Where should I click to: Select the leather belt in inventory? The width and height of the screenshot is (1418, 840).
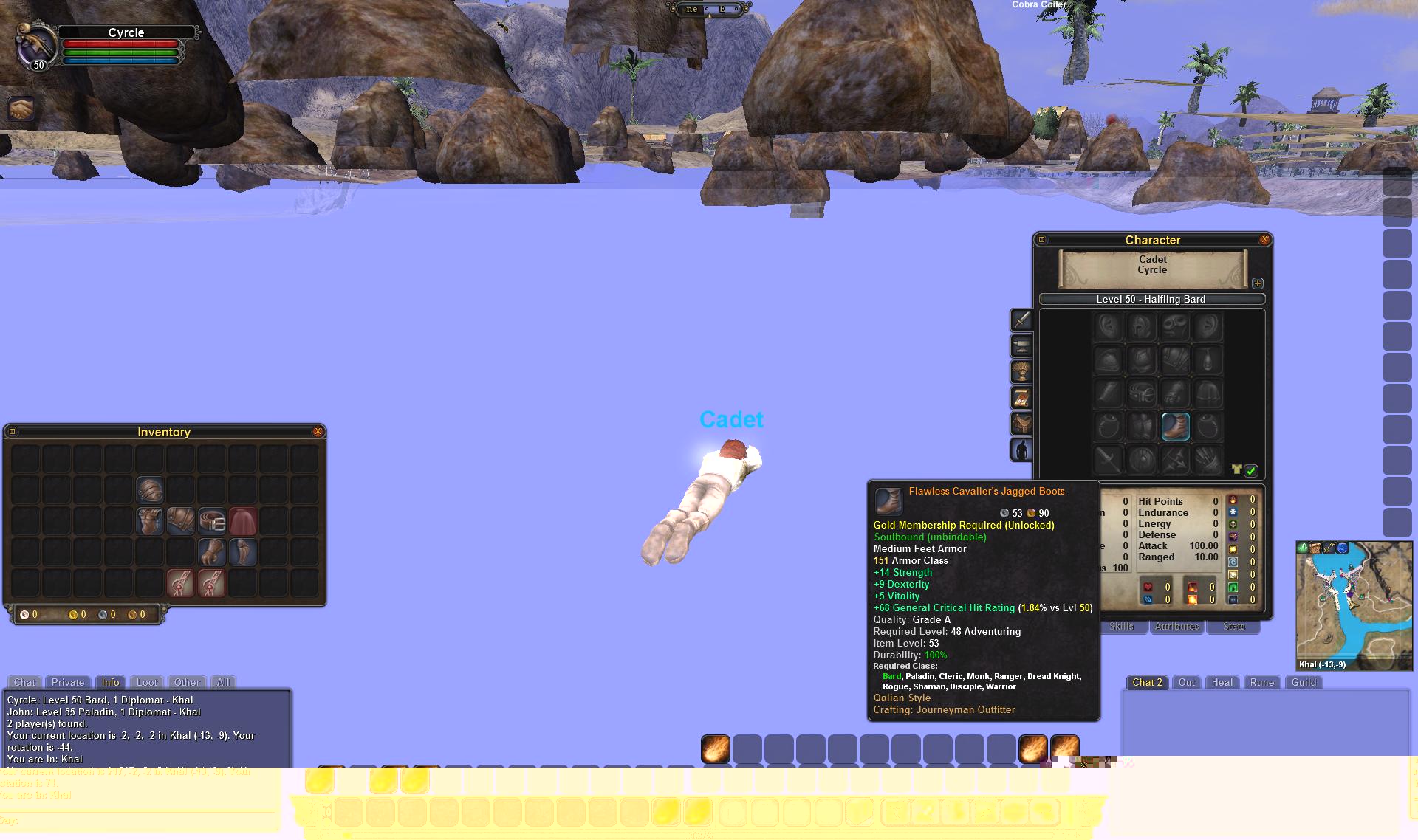pos(212,522)
